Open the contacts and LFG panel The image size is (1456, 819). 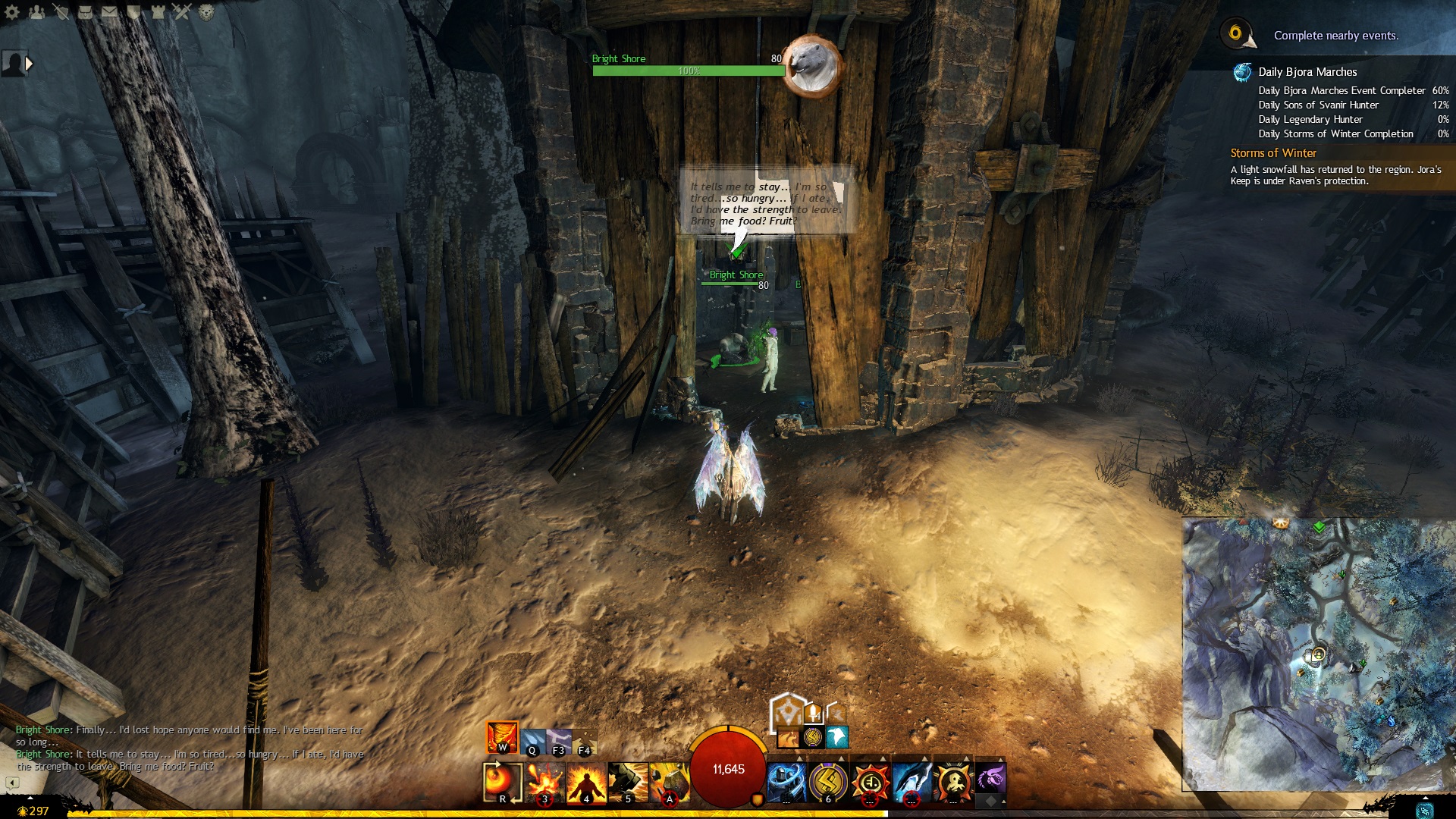pyautogui.click(x=36, y=12)
